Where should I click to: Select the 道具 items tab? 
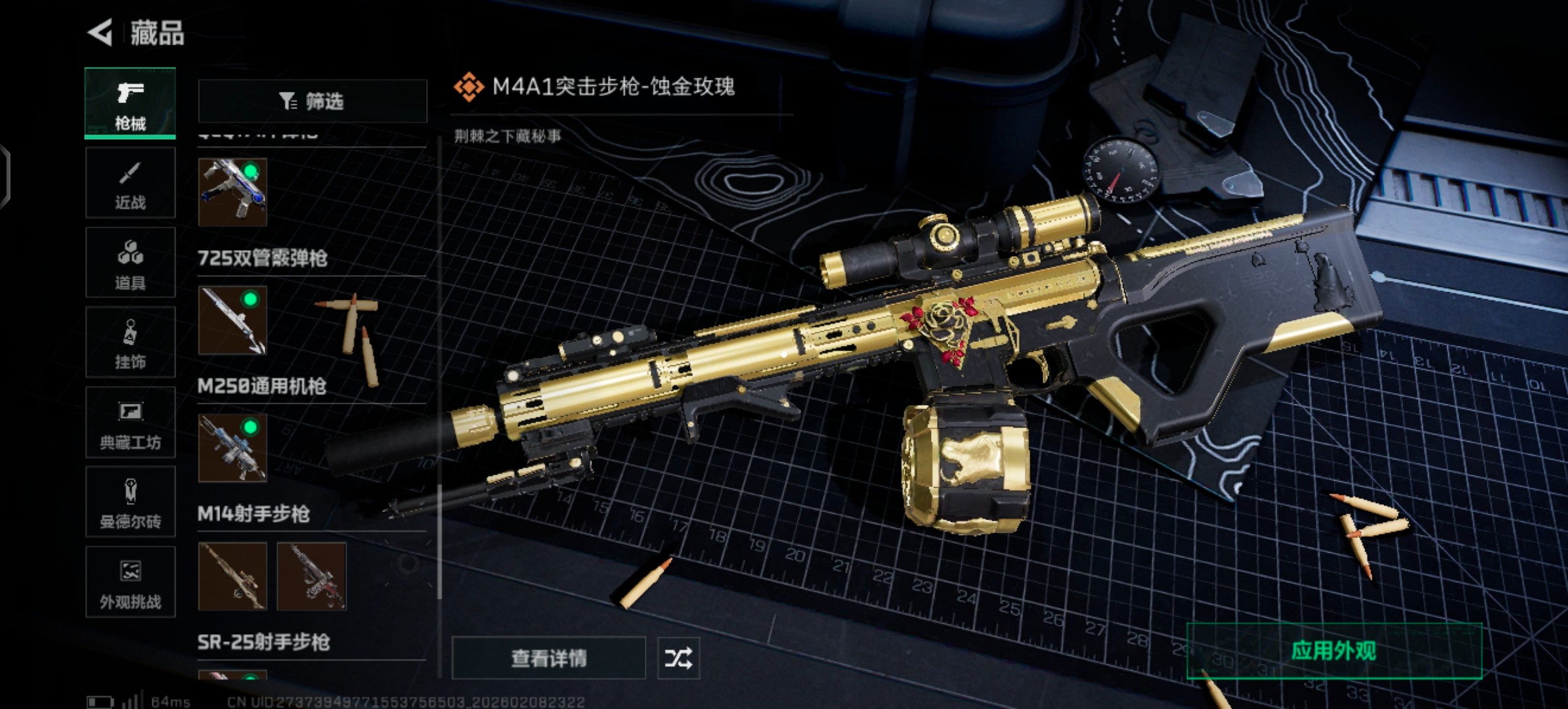click(130, 263)
